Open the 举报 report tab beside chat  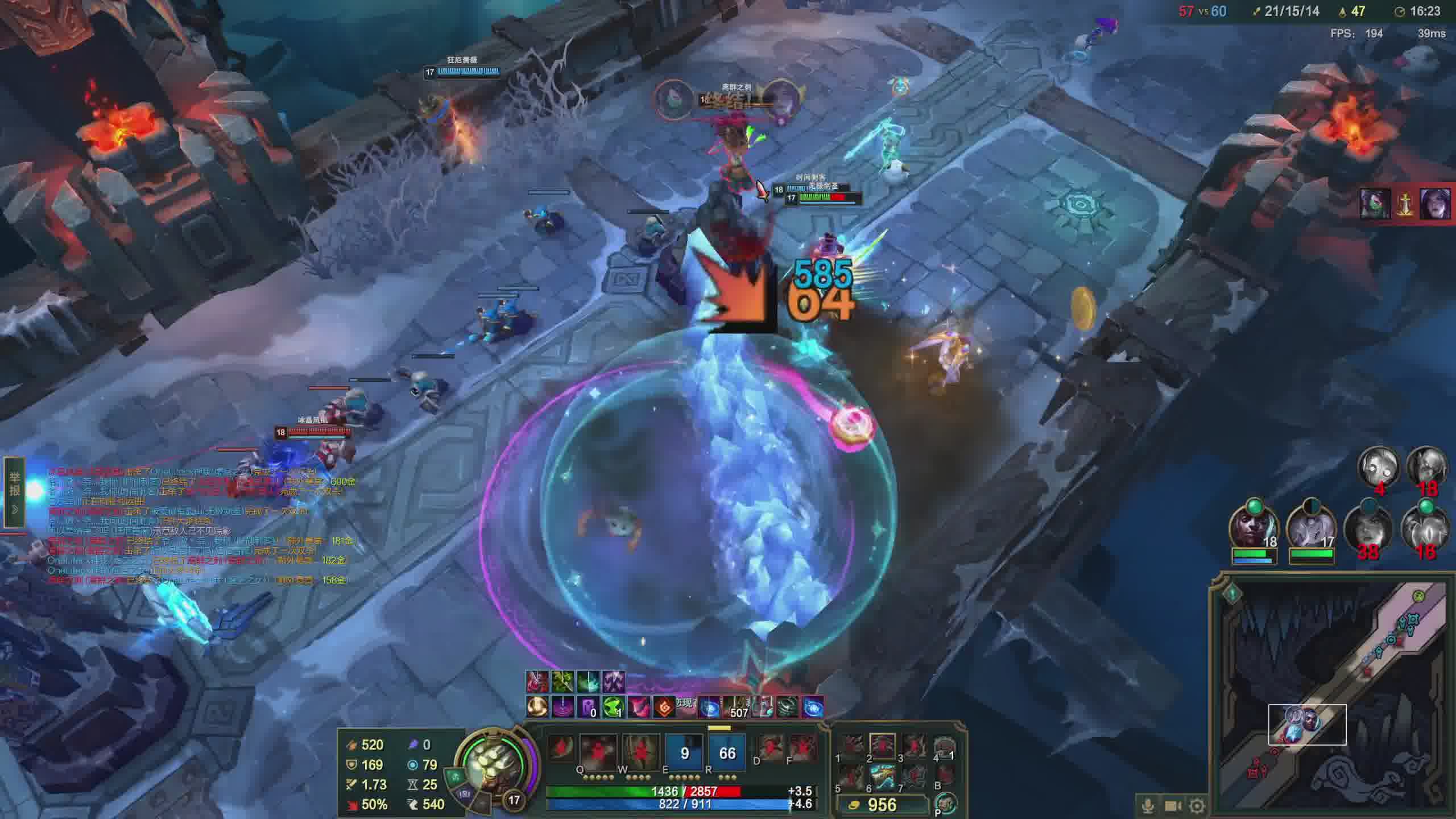click(x=15, y=491)
